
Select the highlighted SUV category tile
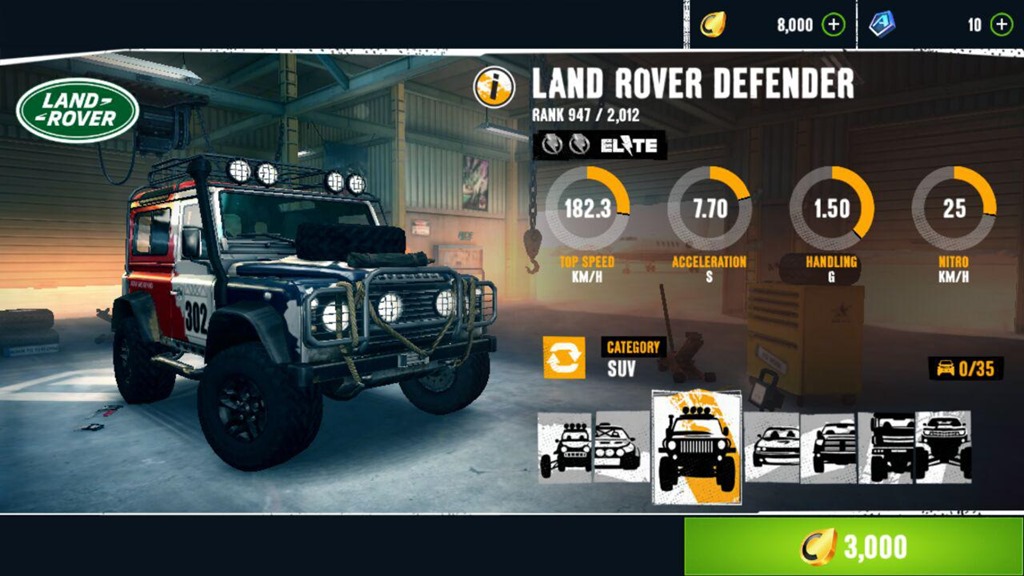click(696, 446)
